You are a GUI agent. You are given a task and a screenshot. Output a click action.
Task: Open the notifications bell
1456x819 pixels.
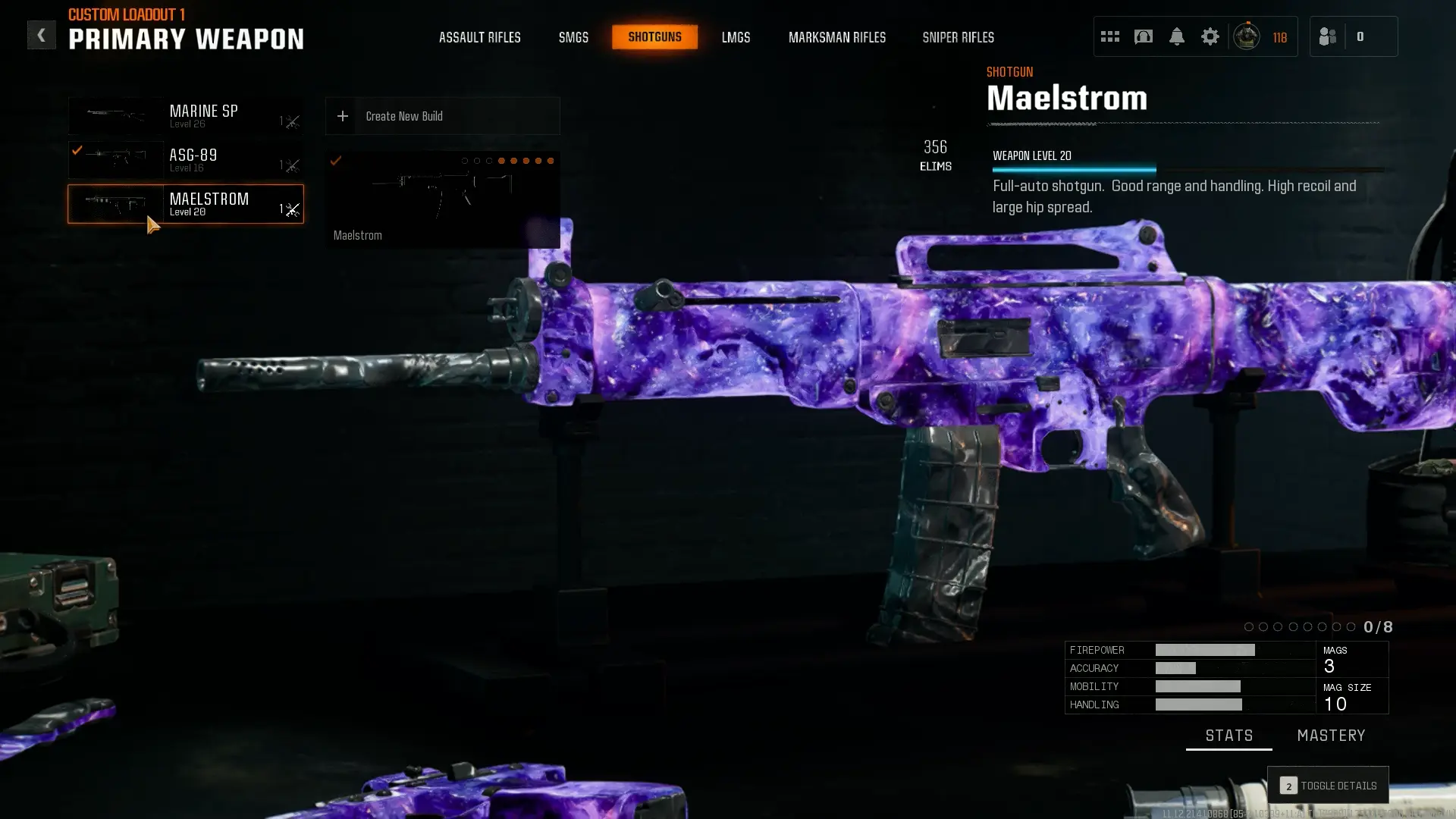point(1176,36)
